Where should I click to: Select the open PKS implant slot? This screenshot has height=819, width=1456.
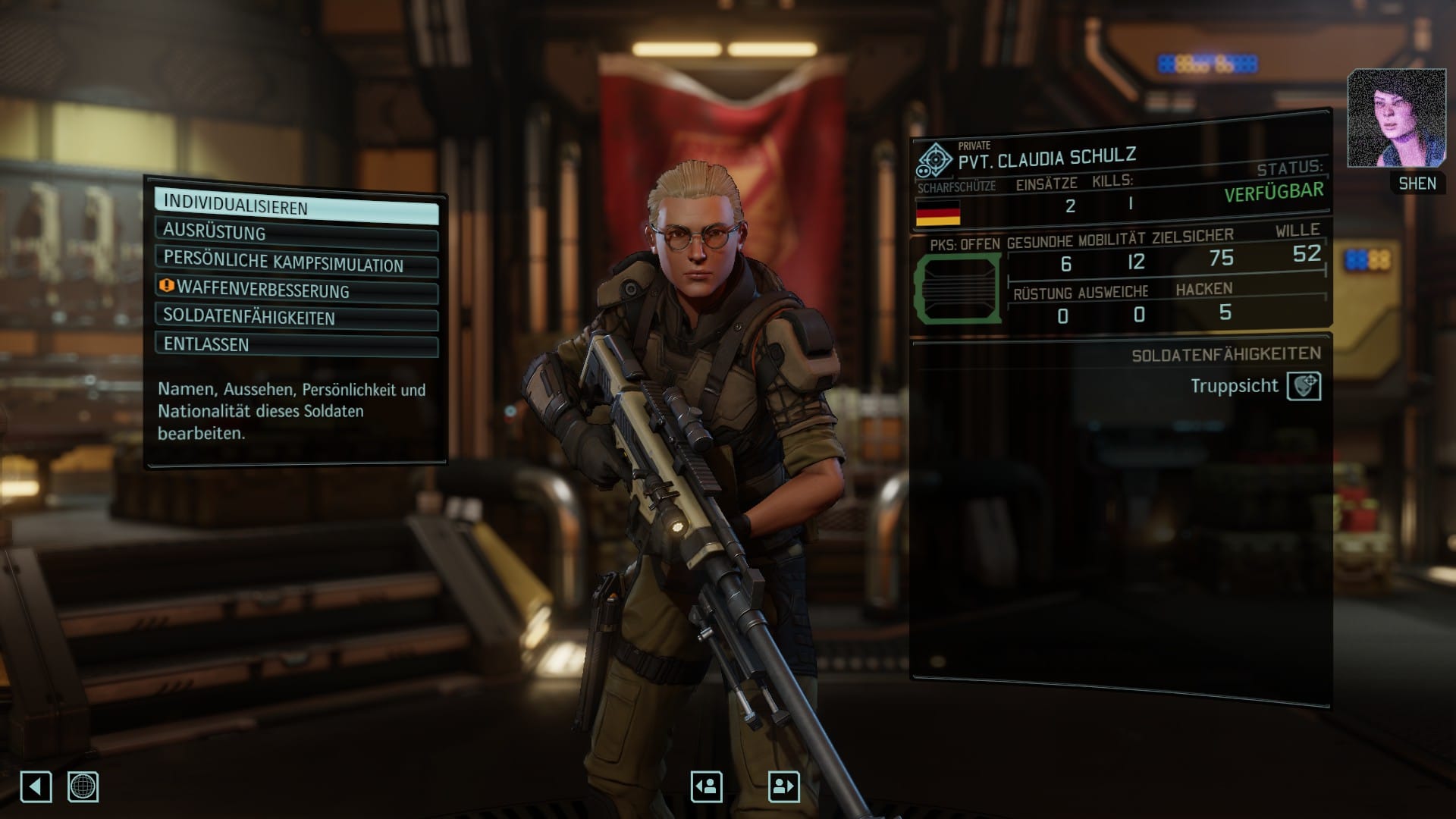click(958, 288)
